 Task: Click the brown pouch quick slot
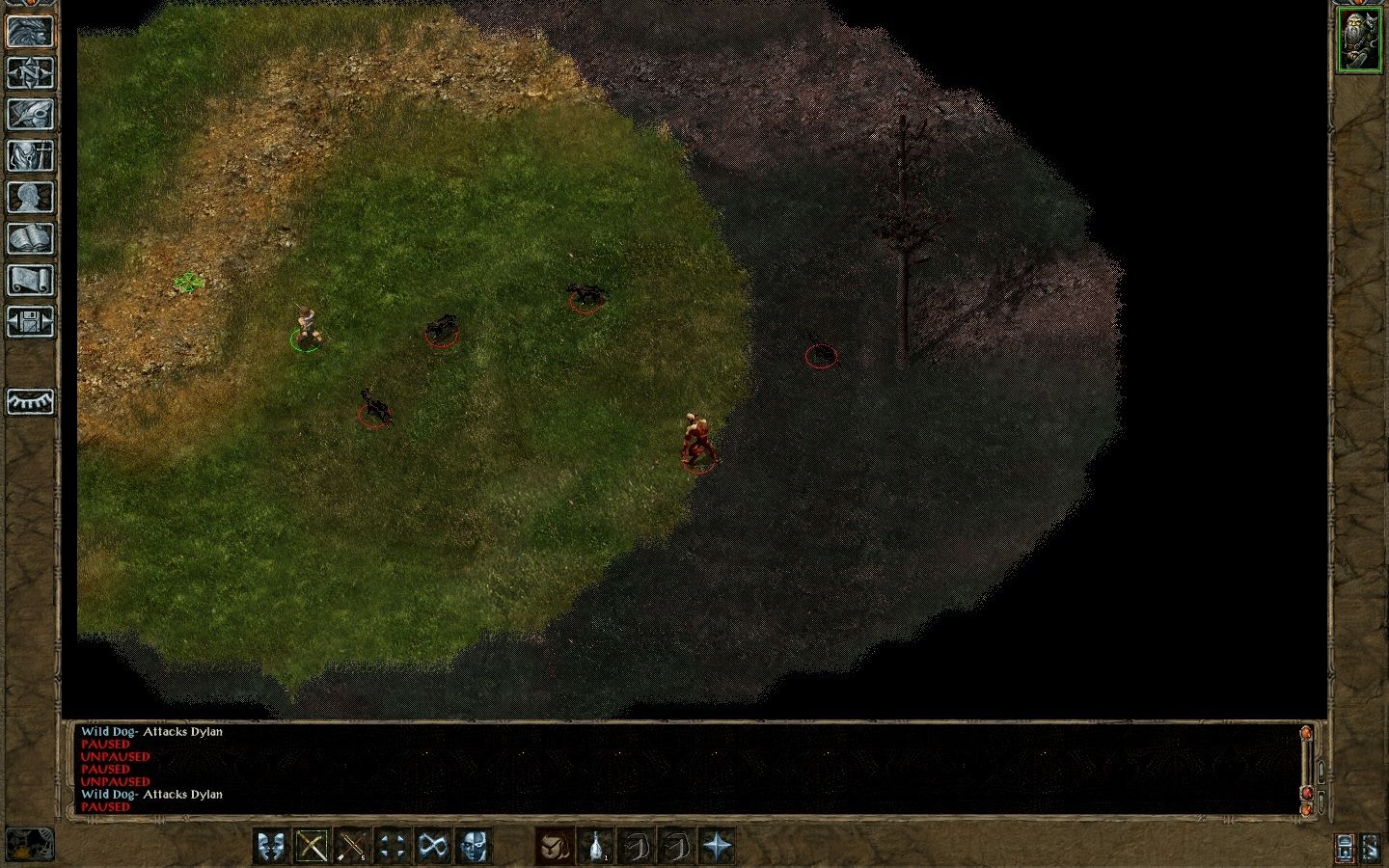click(555, 847)
